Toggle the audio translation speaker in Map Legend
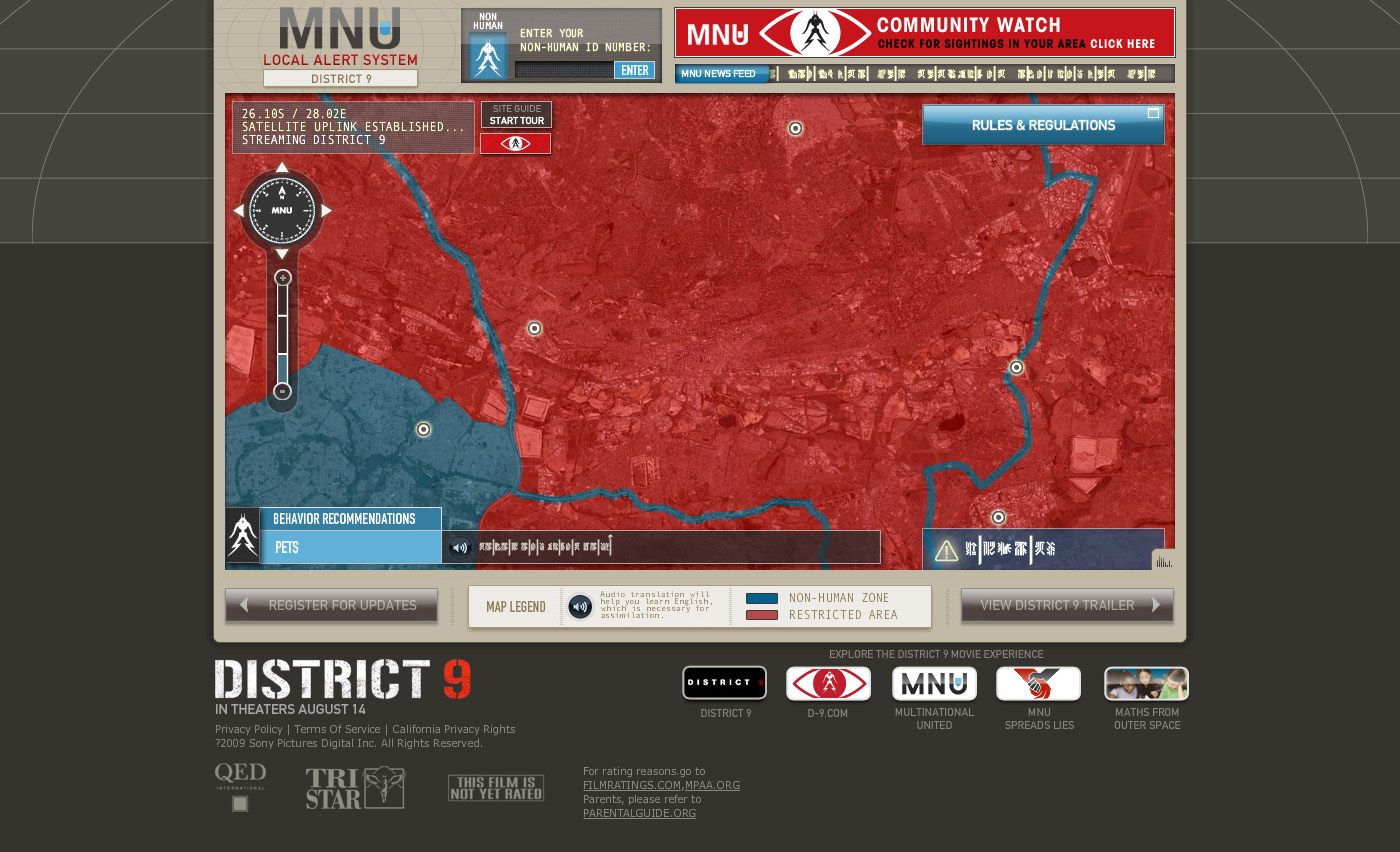The height and width of the screenshot is (852, 1400). pos(580,606)
